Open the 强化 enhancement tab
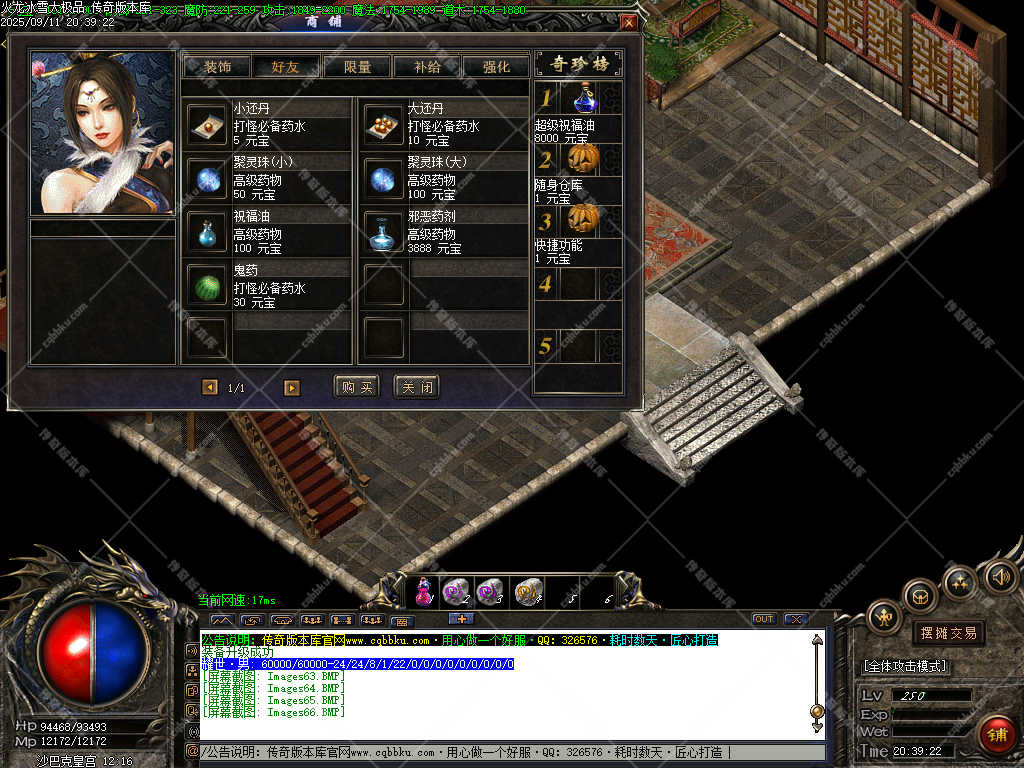Screen dimensions: 1024x768 click(x=496, y=67)
